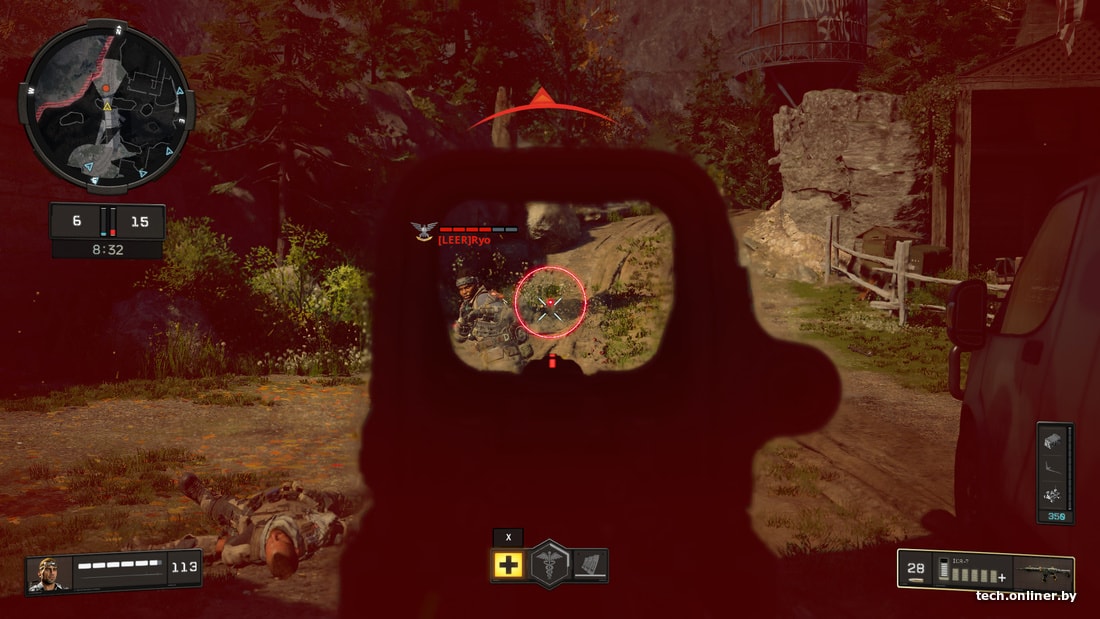1100x619 pixels.
Task: Select the bottom scorestreak icon above 350
Action: click(1051, 495)
